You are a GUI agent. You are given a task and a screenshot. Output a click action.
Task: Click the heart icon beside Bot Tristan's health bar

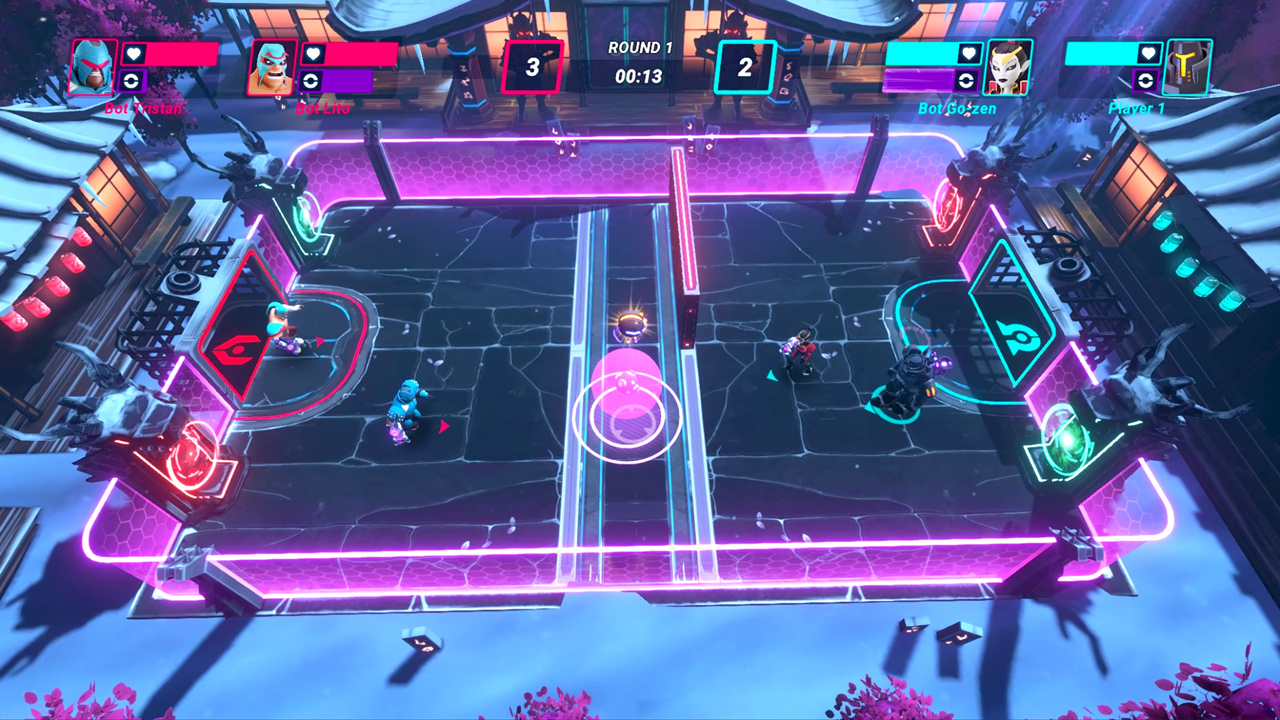tap(132, 54)
